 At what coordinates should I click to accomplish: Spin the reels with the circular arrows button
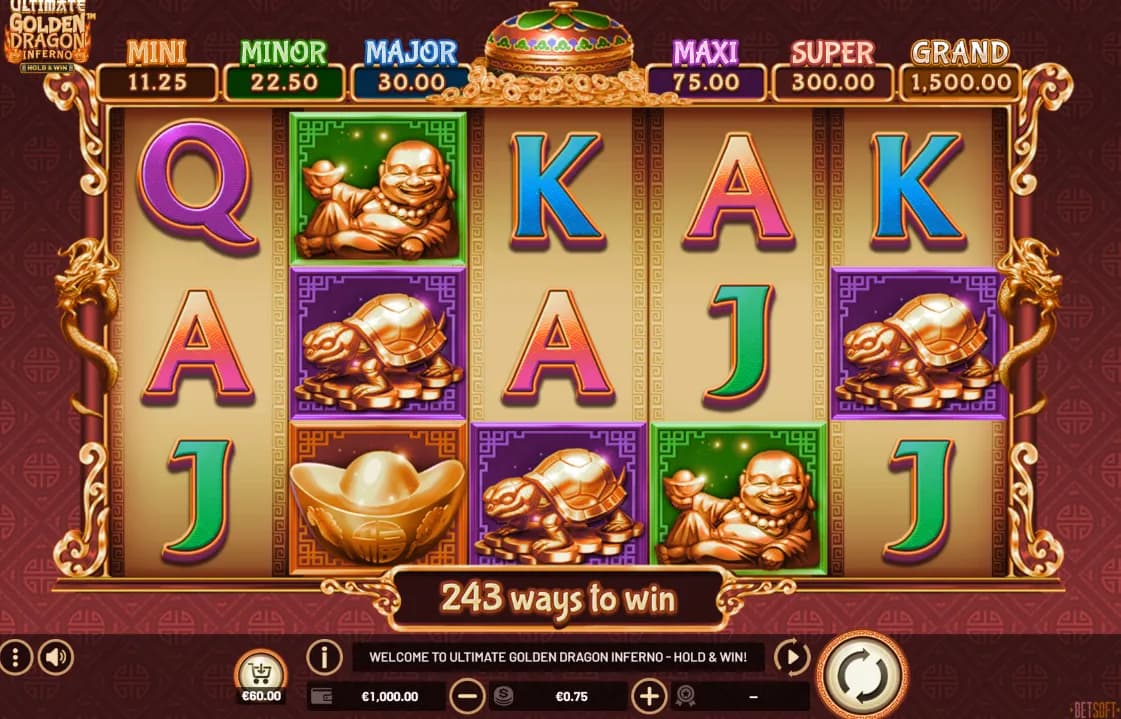pyautogui.click(x=862, y=675)
